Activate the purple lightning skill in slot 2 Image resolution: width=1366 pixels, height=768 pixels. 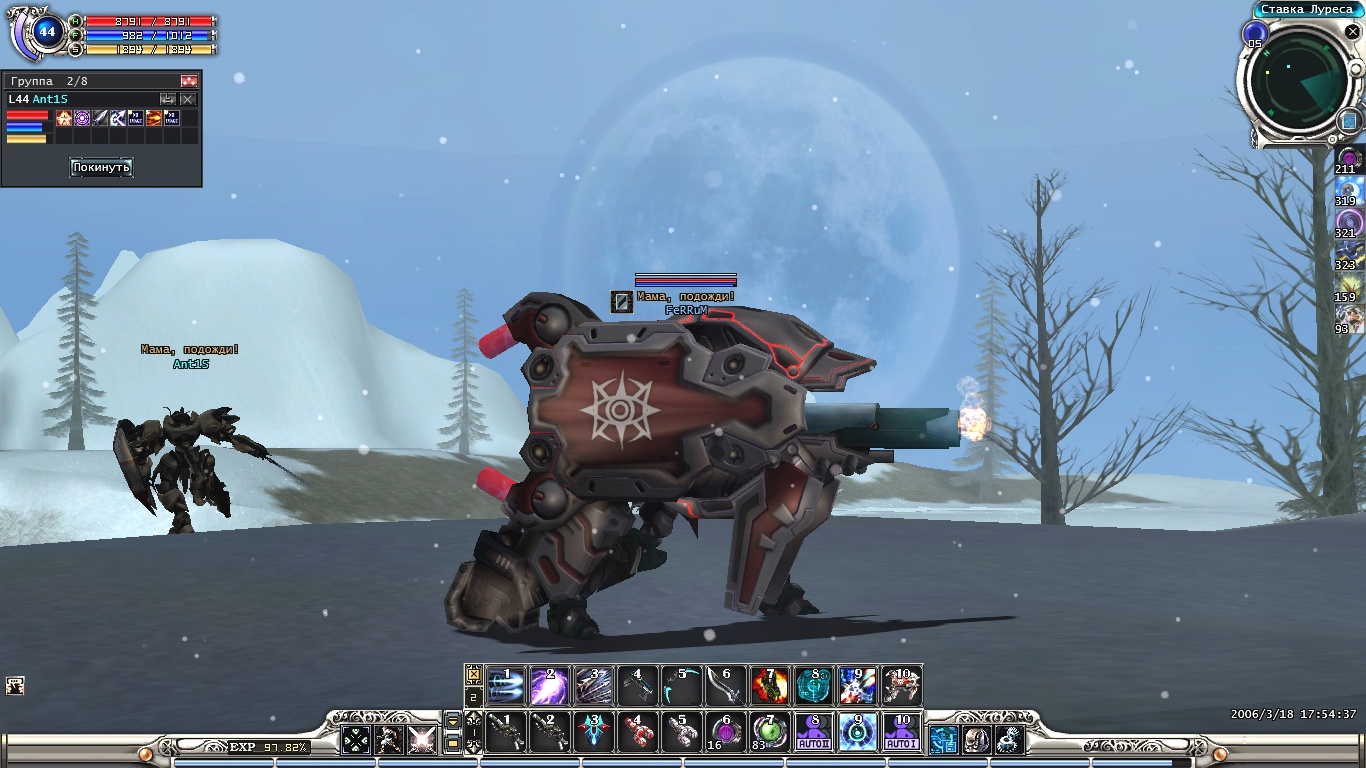549,687
